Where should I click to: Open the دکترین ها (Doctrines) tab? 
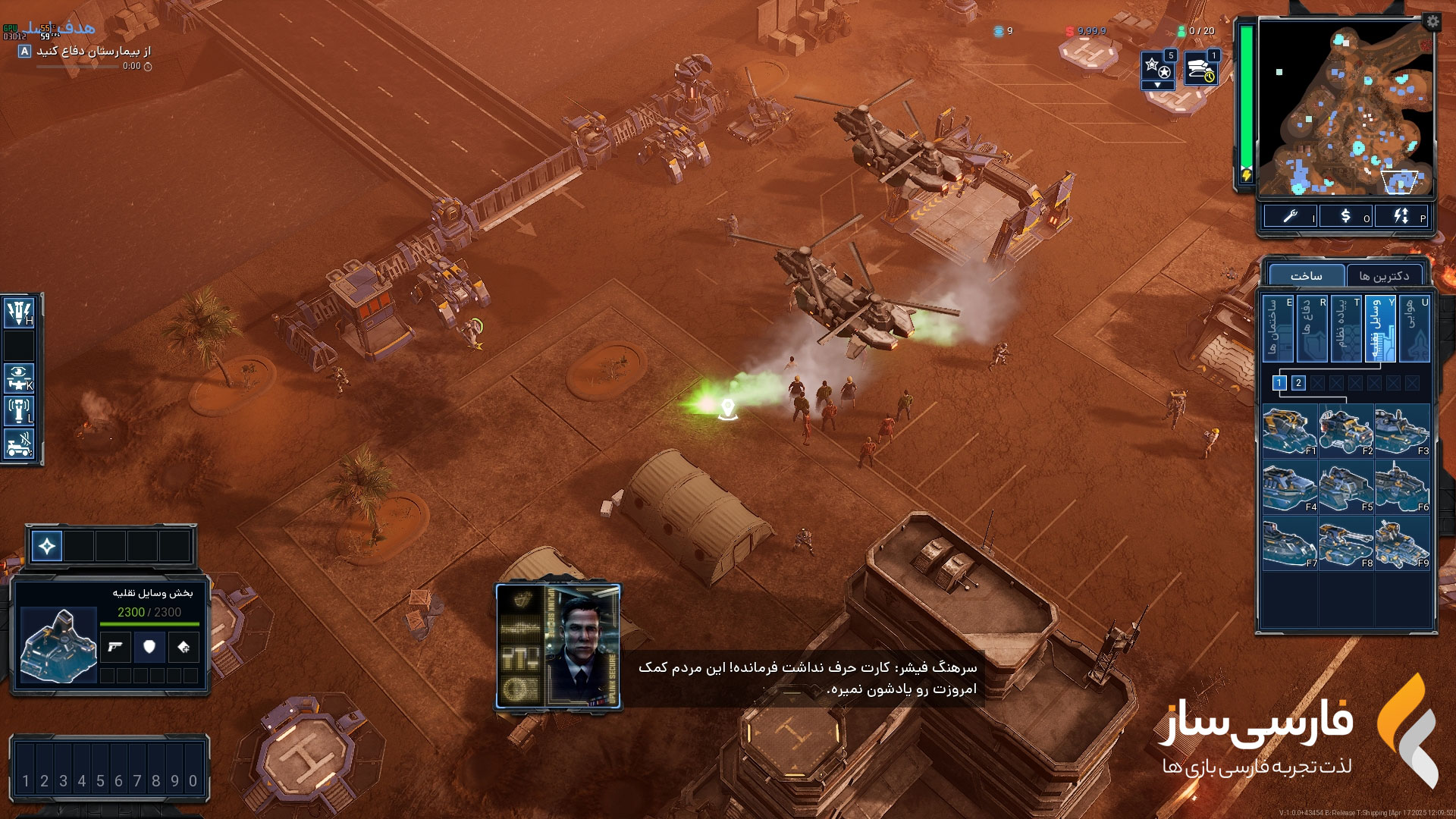[1384, 275]
